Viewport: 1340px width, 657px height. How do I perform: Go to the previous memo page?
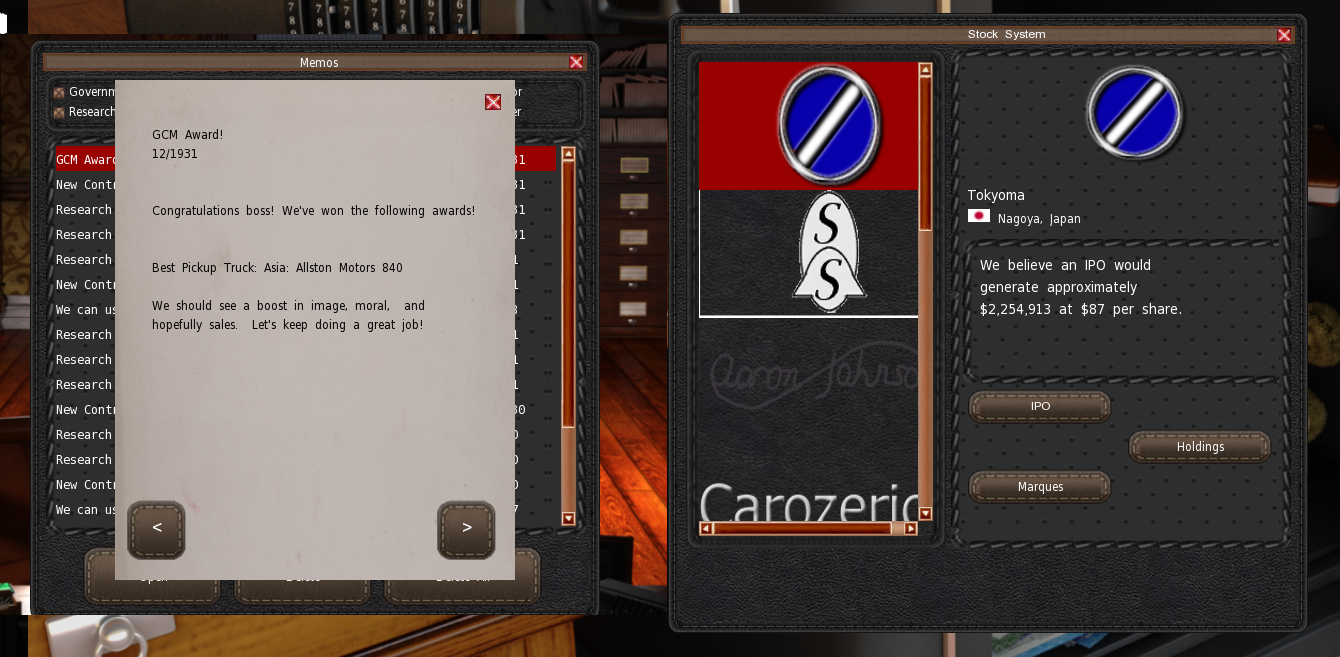156,529
